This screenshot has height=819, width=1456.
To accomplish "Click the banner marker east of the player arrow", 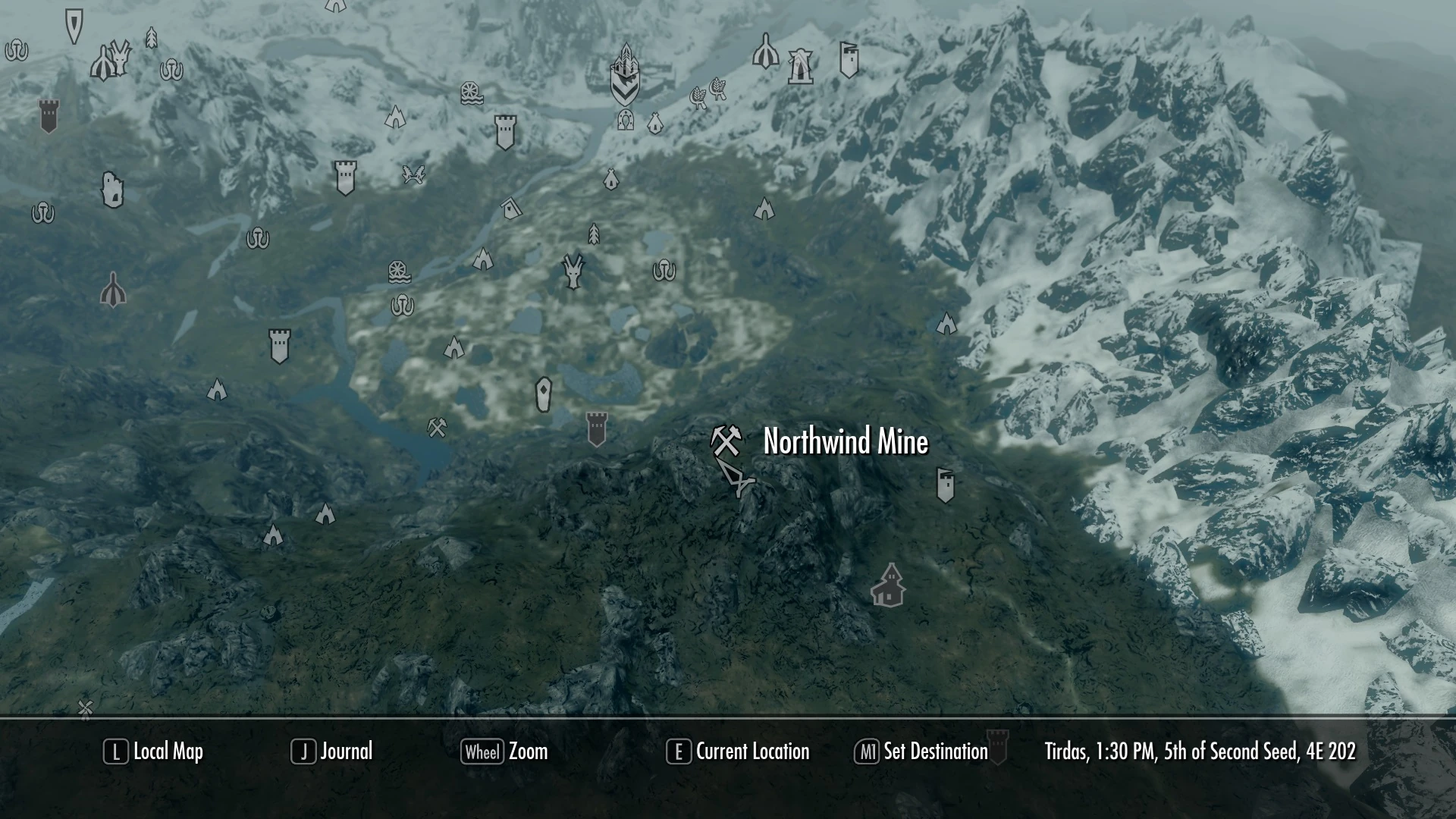I will click(946, 485).
